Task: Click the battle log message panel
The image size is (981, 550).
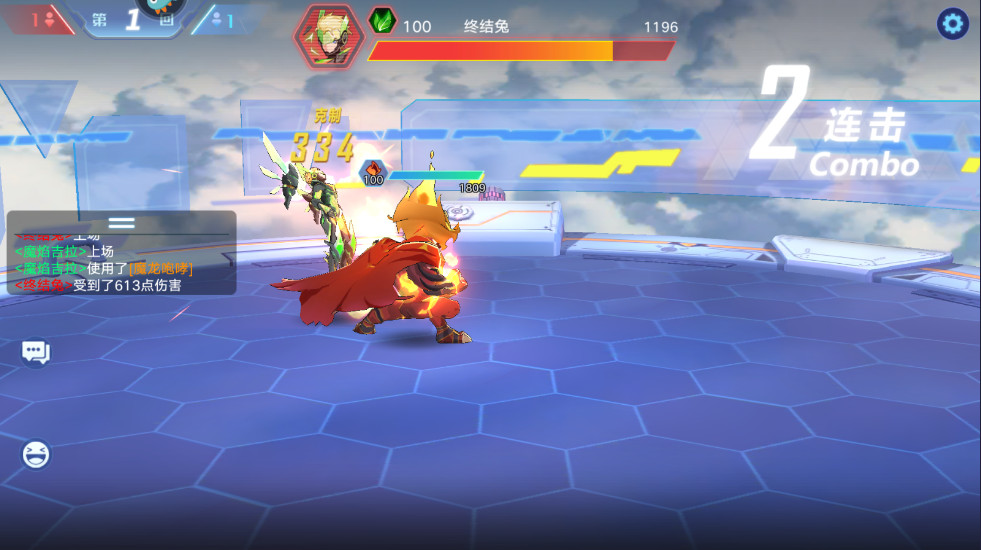Action: pos(121,264)
